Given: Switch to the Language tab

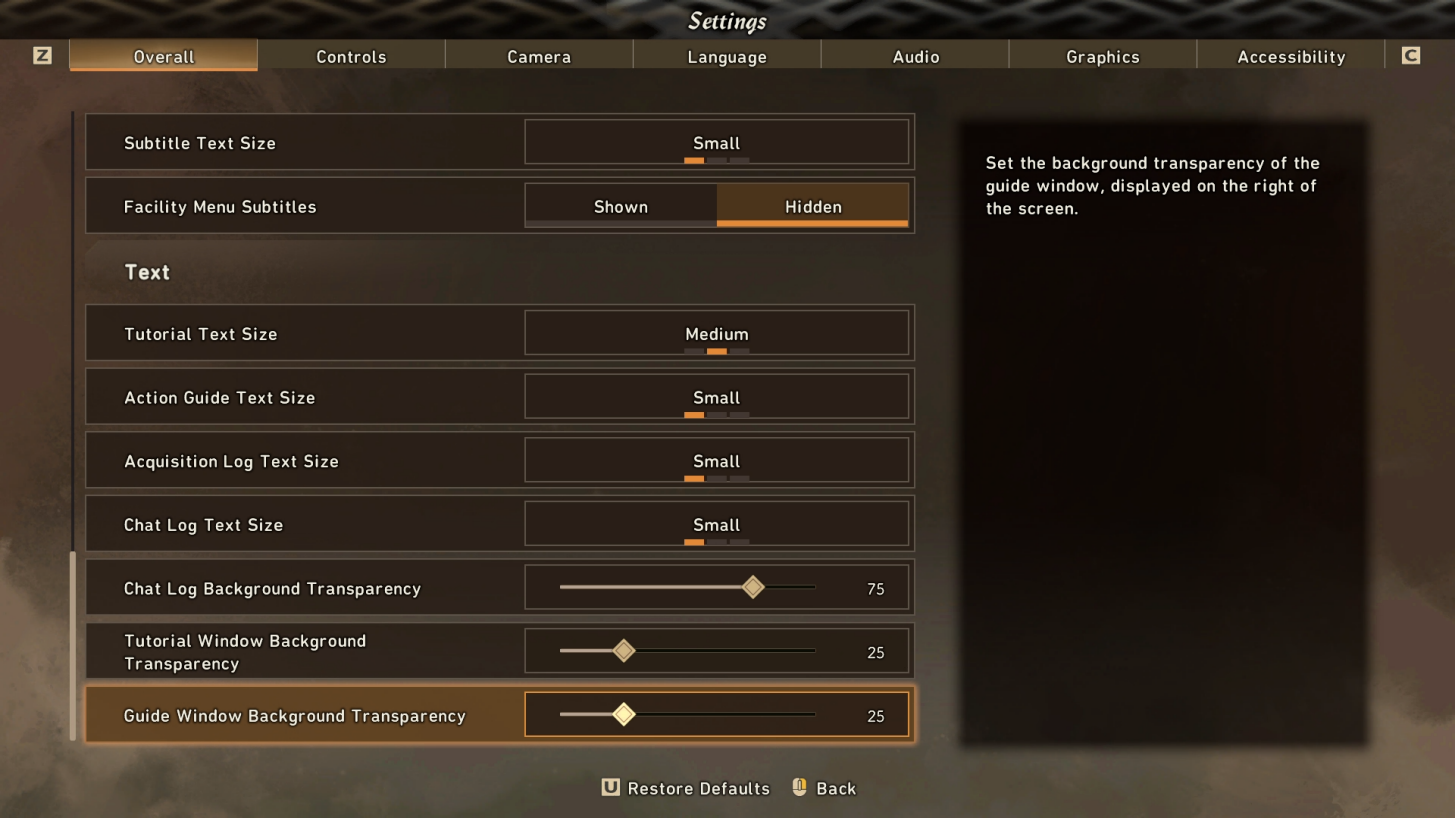Looking at the screenshot, I should pyautogui.click(x=726, y=56).
